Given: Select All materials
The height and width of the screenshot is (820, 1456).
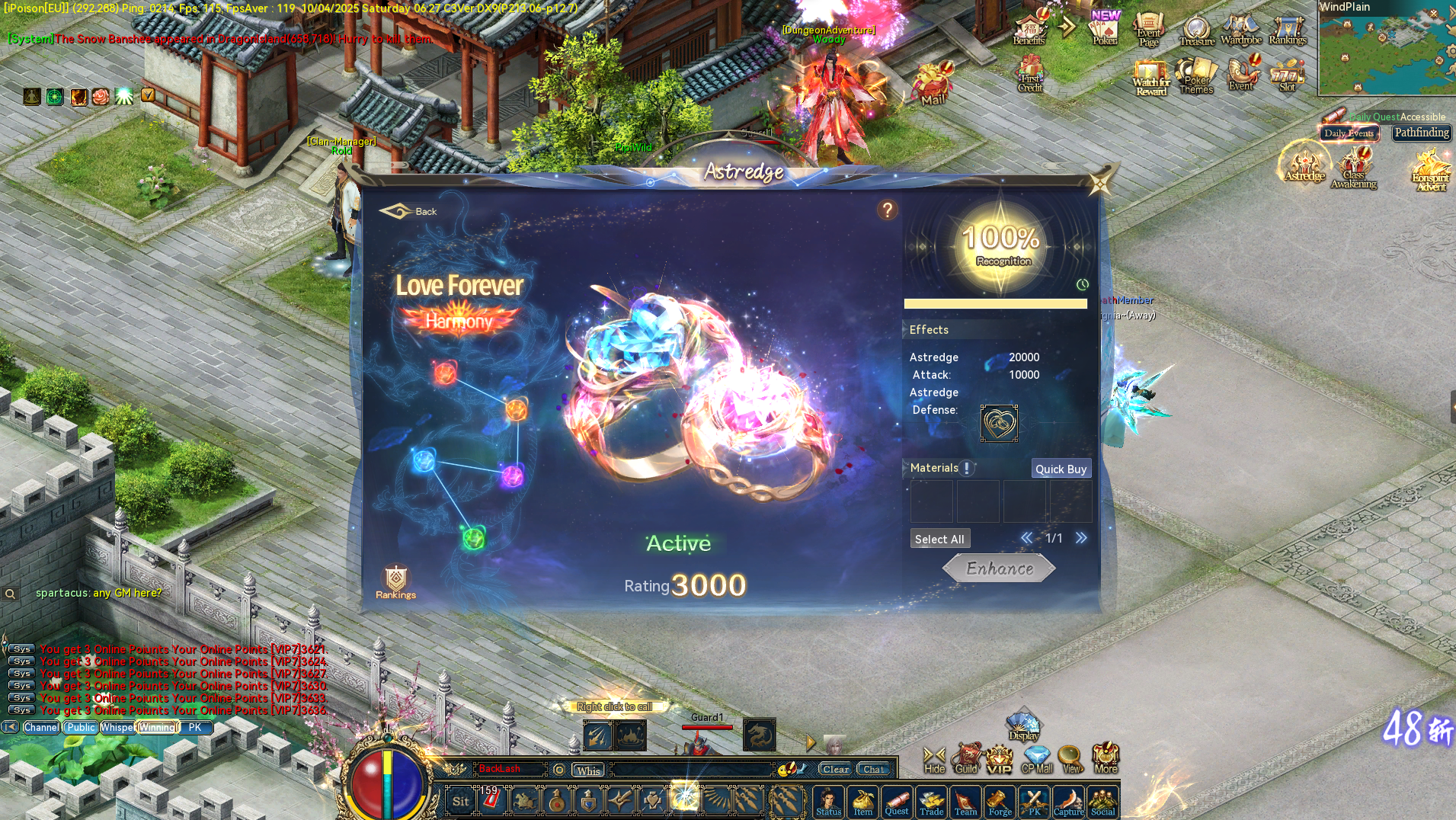Looking at the screenshot, I should coord(939,538).
